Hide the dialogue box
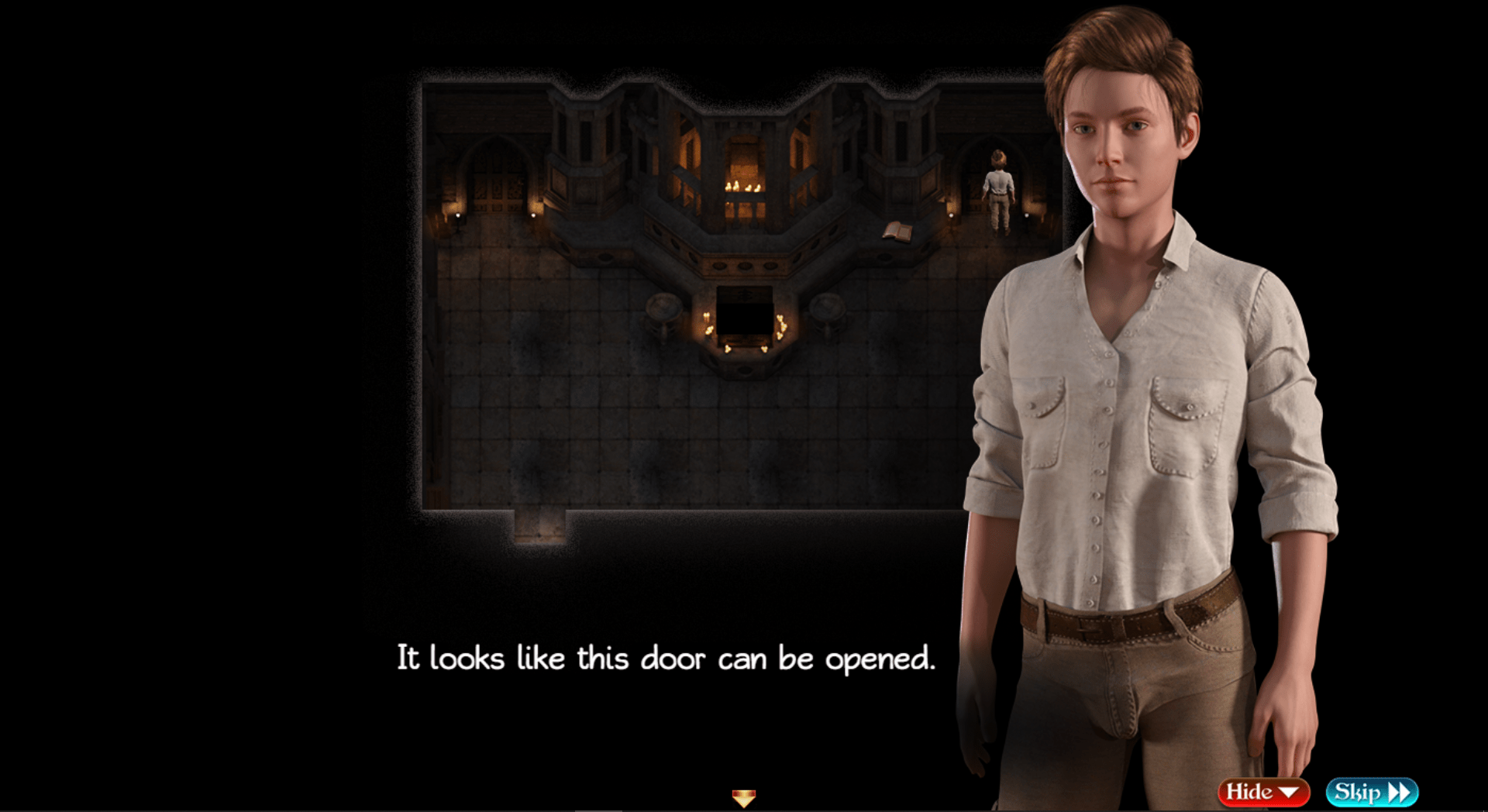1488x812 pixels. [1262, 792]
